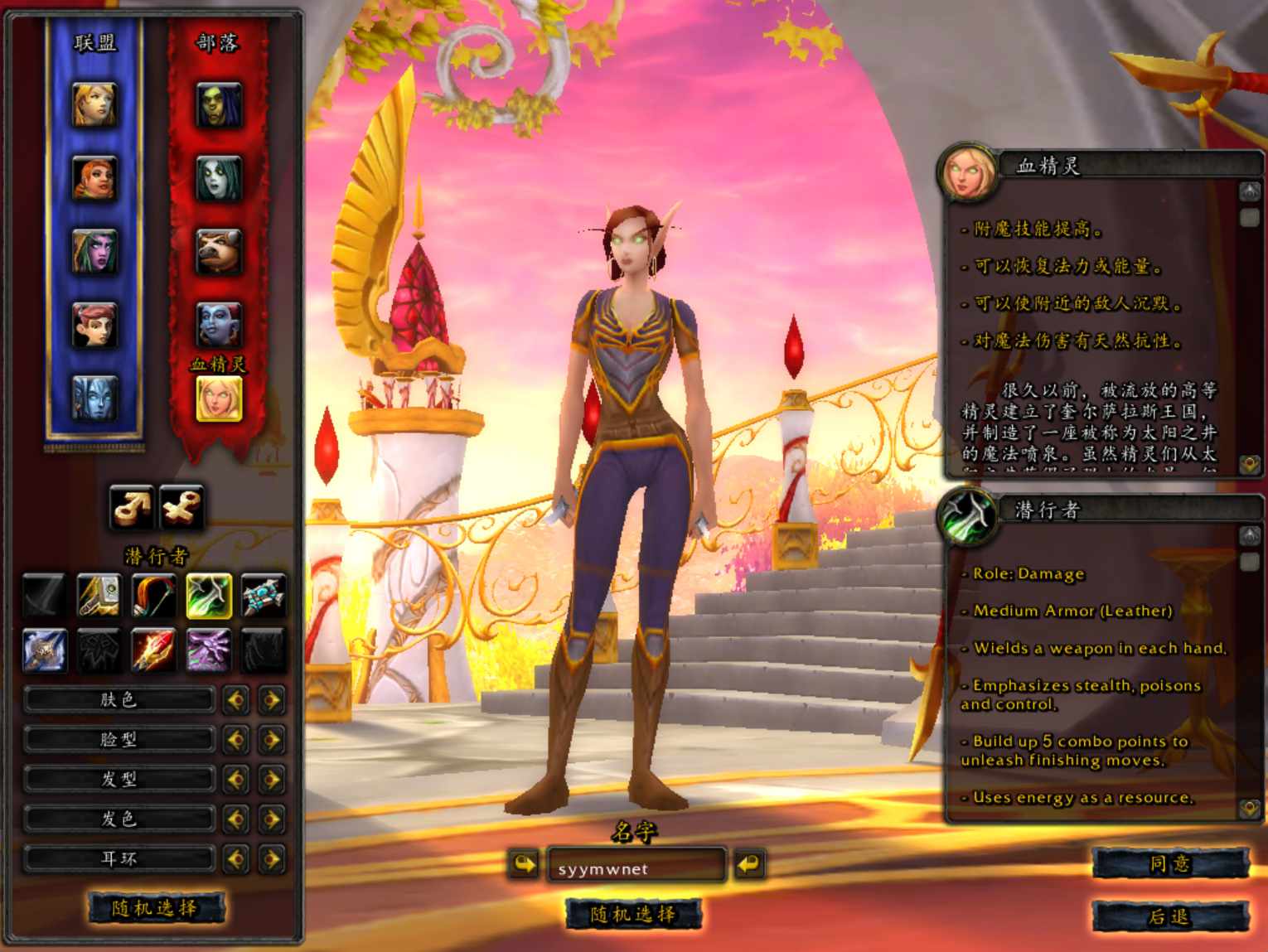
Task: Choose the Dwarf race portrait
Action: 94,177
